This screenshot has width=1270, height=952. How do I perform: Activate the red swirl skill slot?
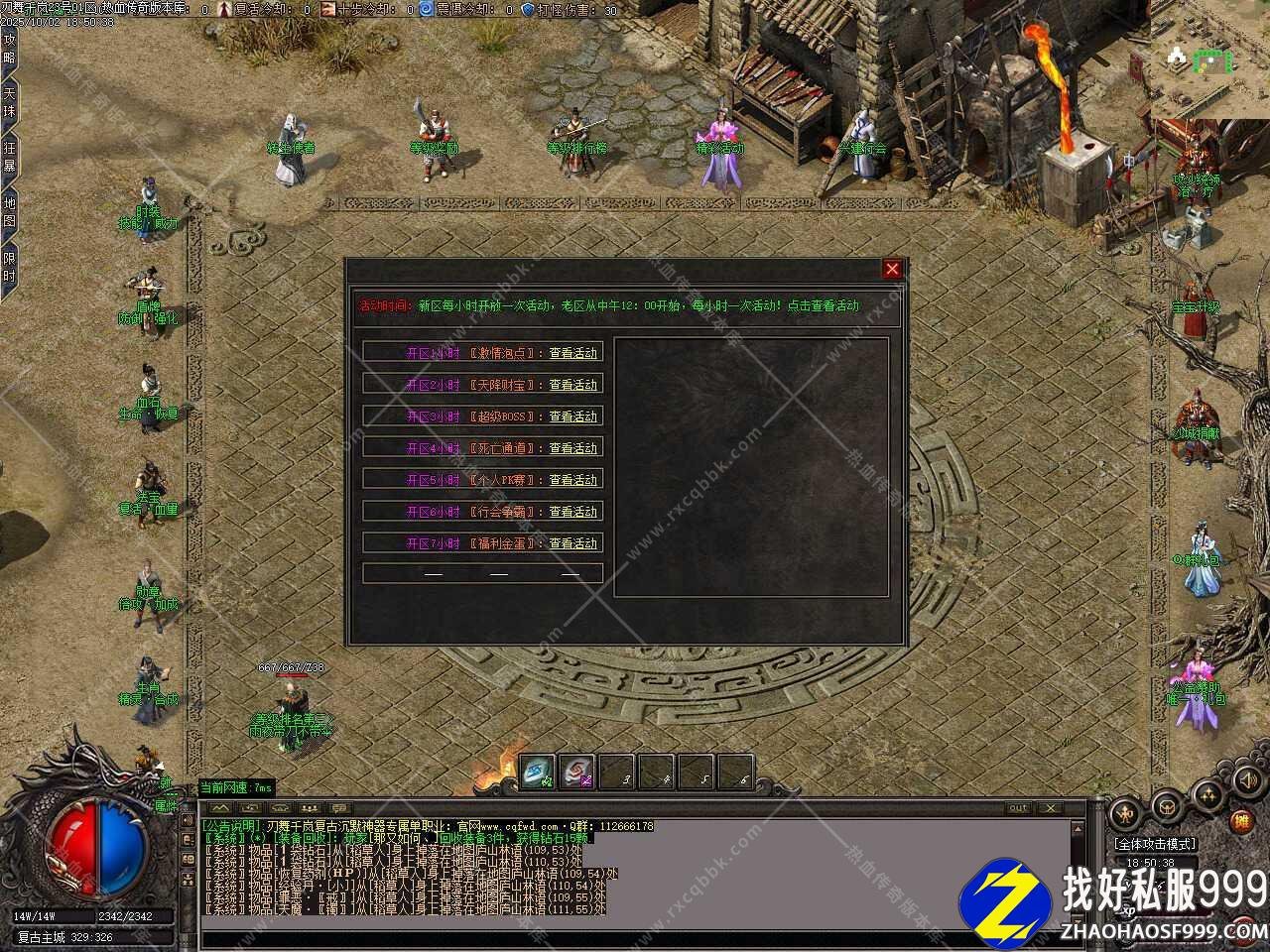click(577, 773)
